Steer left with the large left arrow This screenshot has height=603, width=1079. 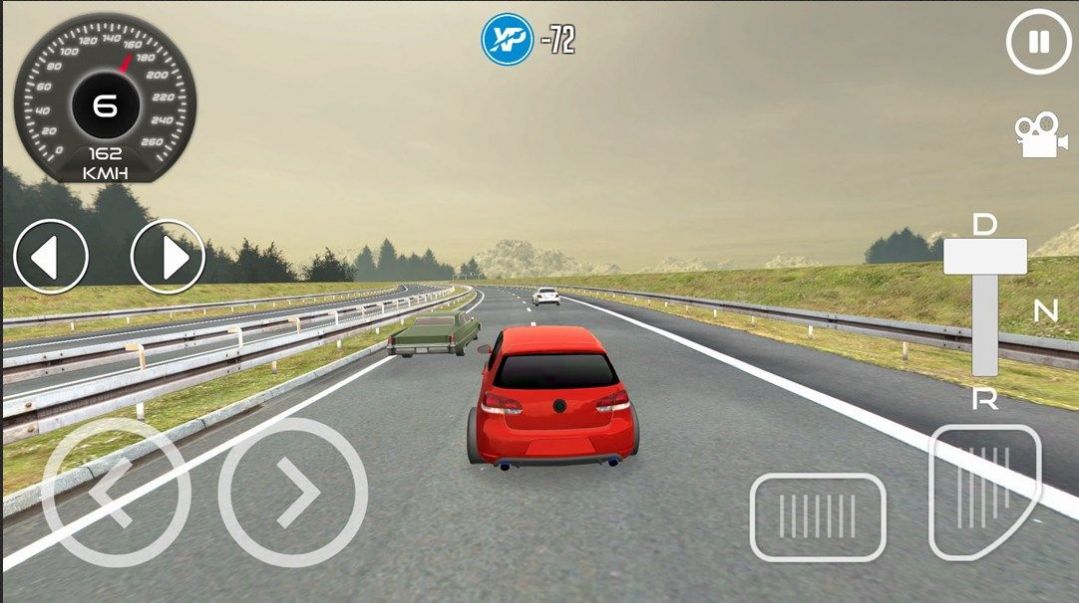click(115, 492)
